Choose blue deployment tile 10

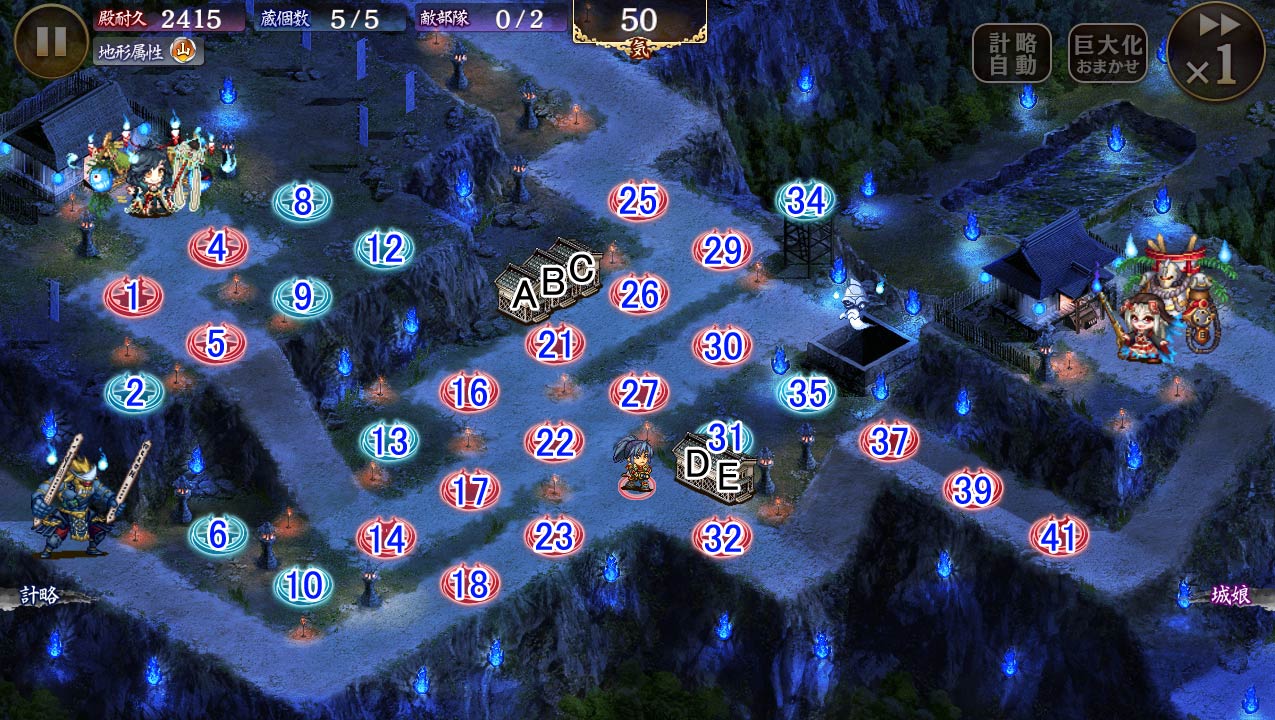(303, 586)
